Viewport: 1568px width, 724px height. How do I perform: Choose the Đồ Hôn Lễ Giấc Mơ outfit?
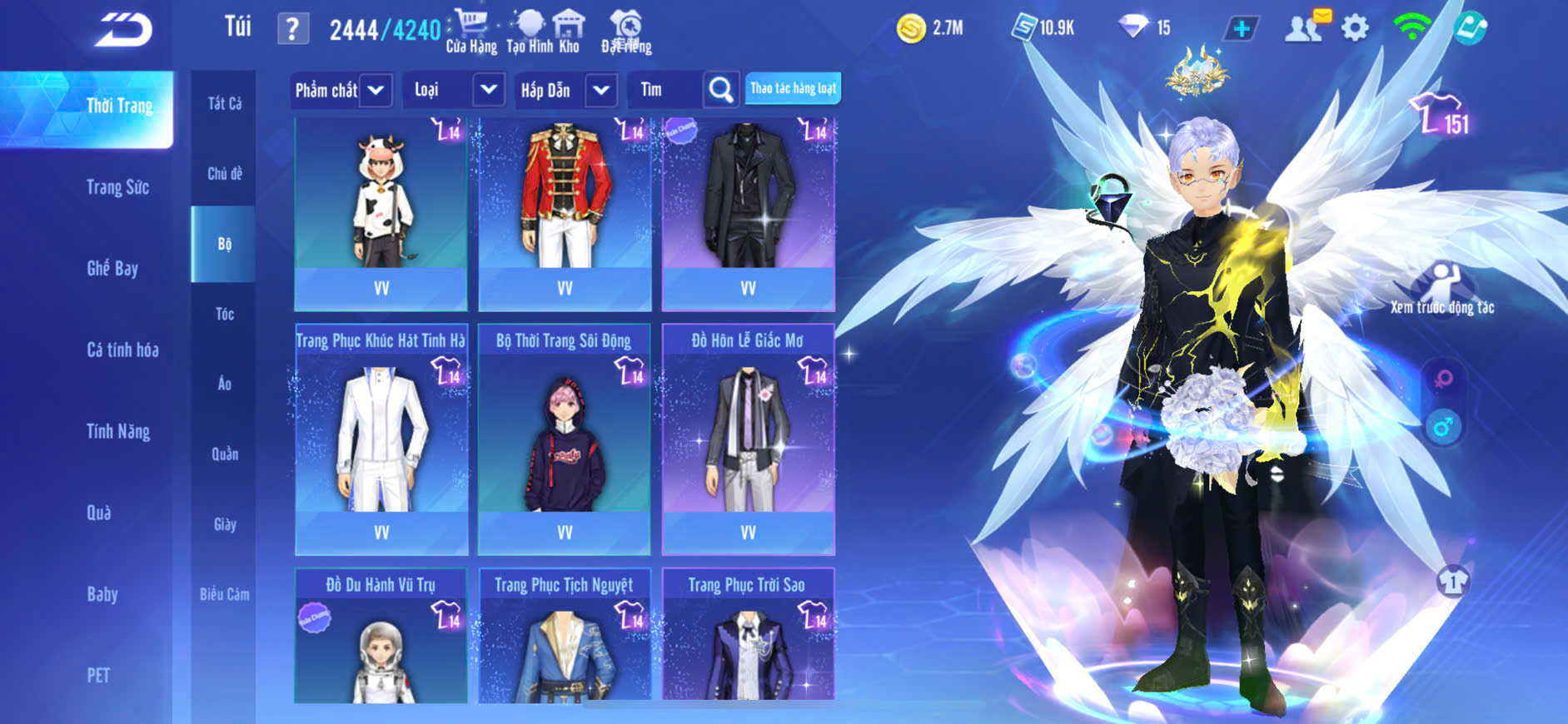coord(748,439)
